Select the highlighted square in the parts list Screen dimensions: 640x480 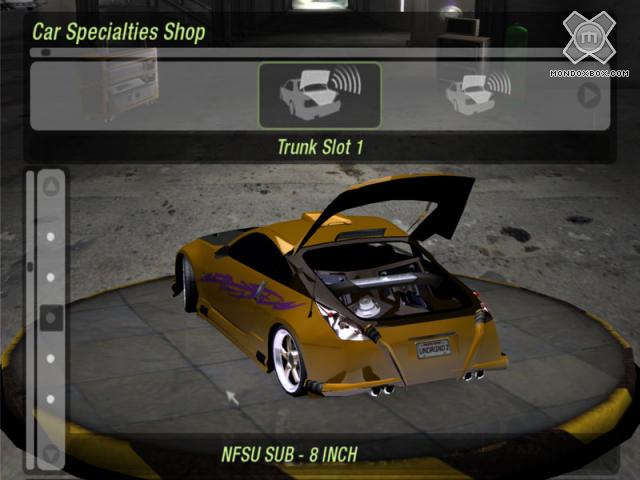pyautogui.click(x=51, y=318)
